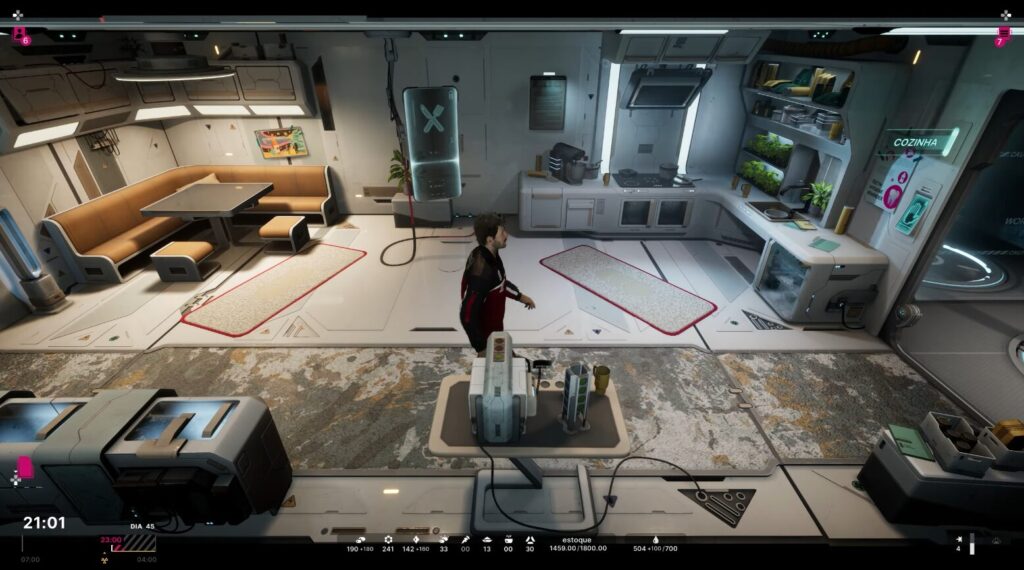Click the pink icon numbered 6
The image size is (1024, 570).
(x=20, y=36)
